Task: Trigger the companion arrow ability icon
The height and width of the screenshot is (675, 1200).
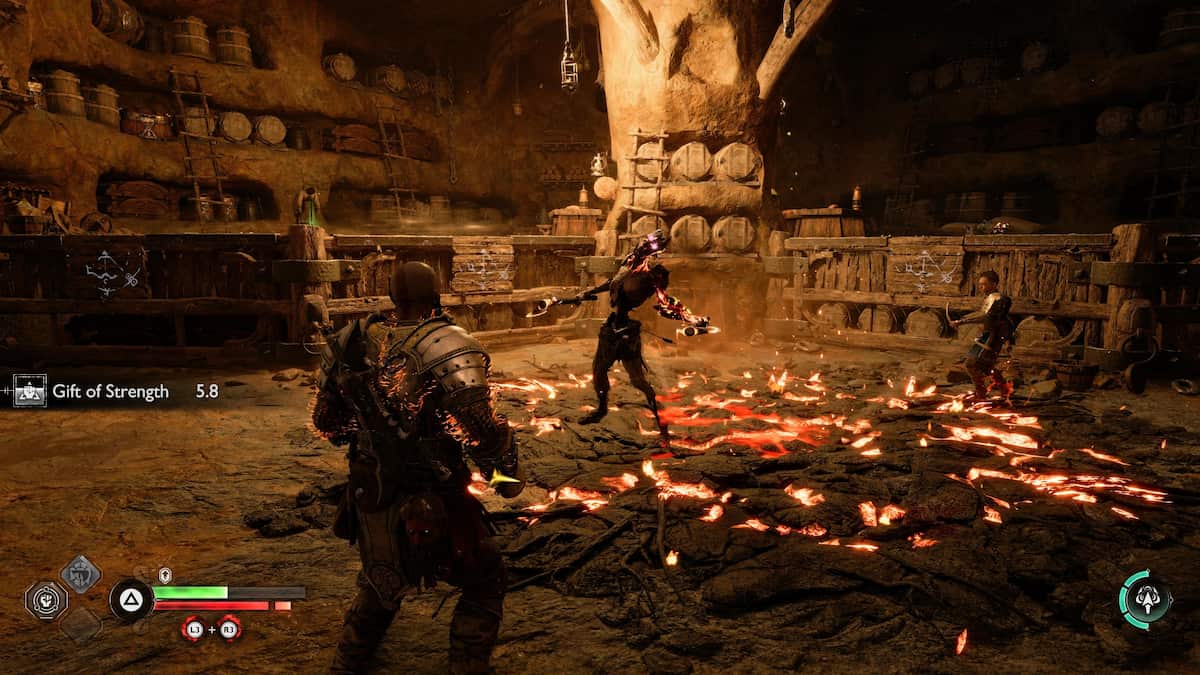Action: click(1144, 600)
